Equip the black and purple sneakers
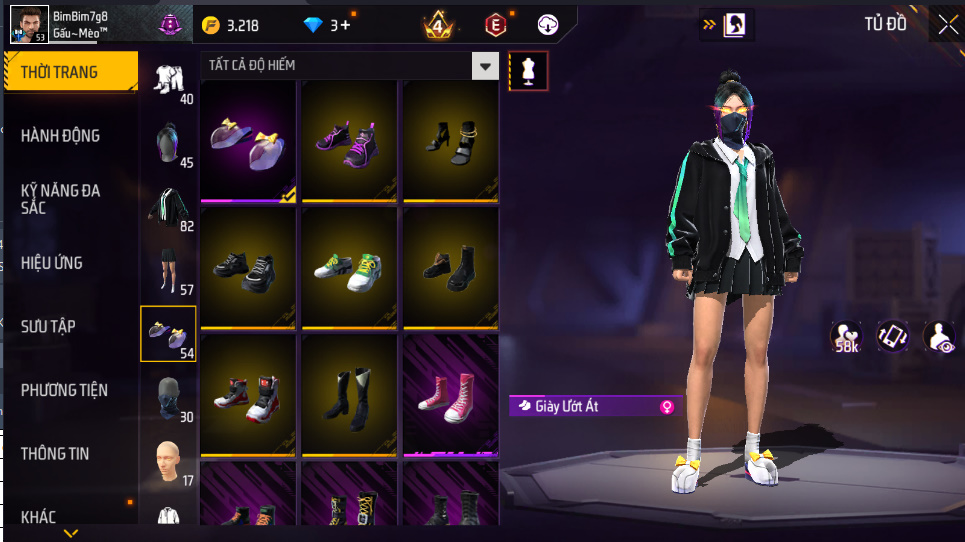 tap(349, 140)
